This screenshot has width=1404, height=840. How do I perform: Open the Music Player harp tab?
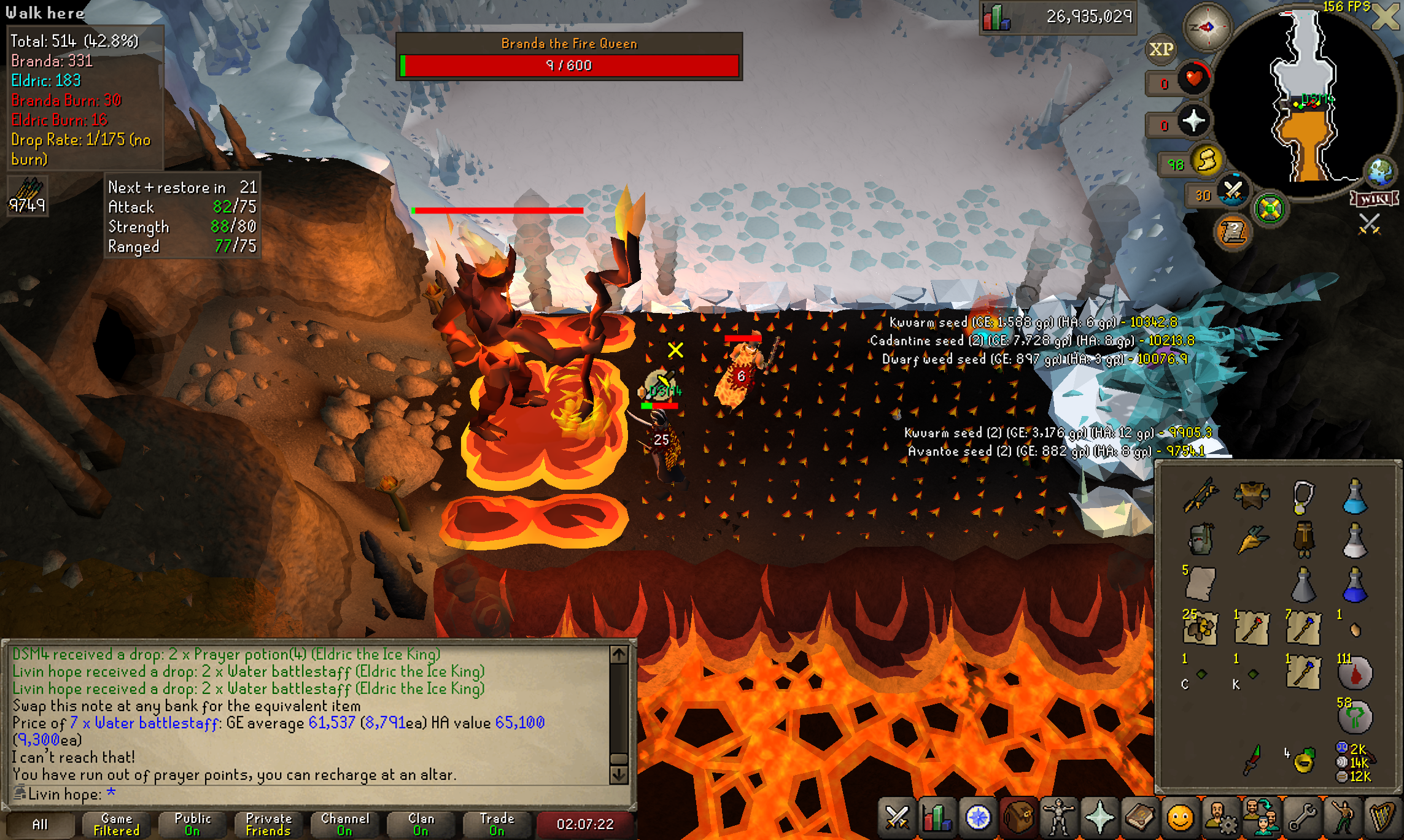[1383, 818]
